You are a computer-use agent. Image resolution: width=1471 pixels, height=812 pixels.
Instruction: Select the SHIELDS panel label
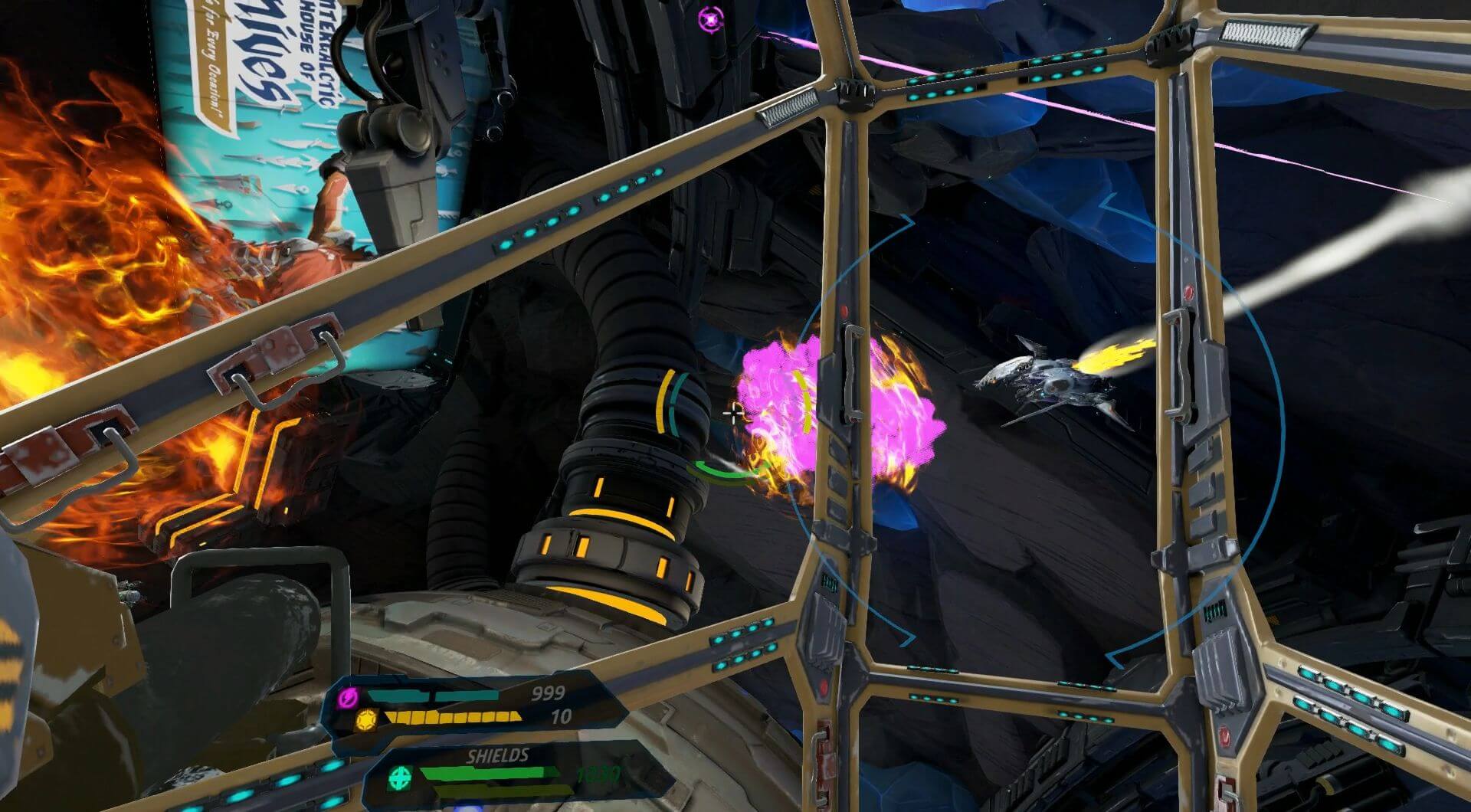coord(496,753)
